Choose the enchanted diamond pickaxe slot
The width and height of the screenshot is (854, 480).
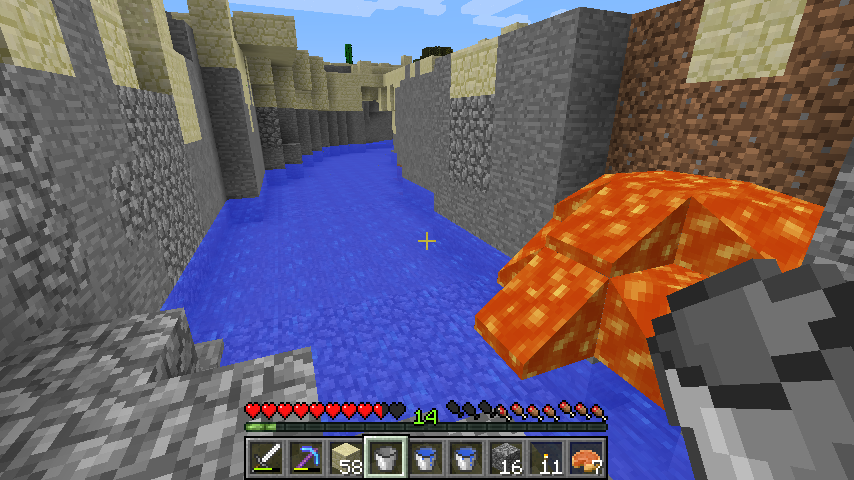coord(305,457)
